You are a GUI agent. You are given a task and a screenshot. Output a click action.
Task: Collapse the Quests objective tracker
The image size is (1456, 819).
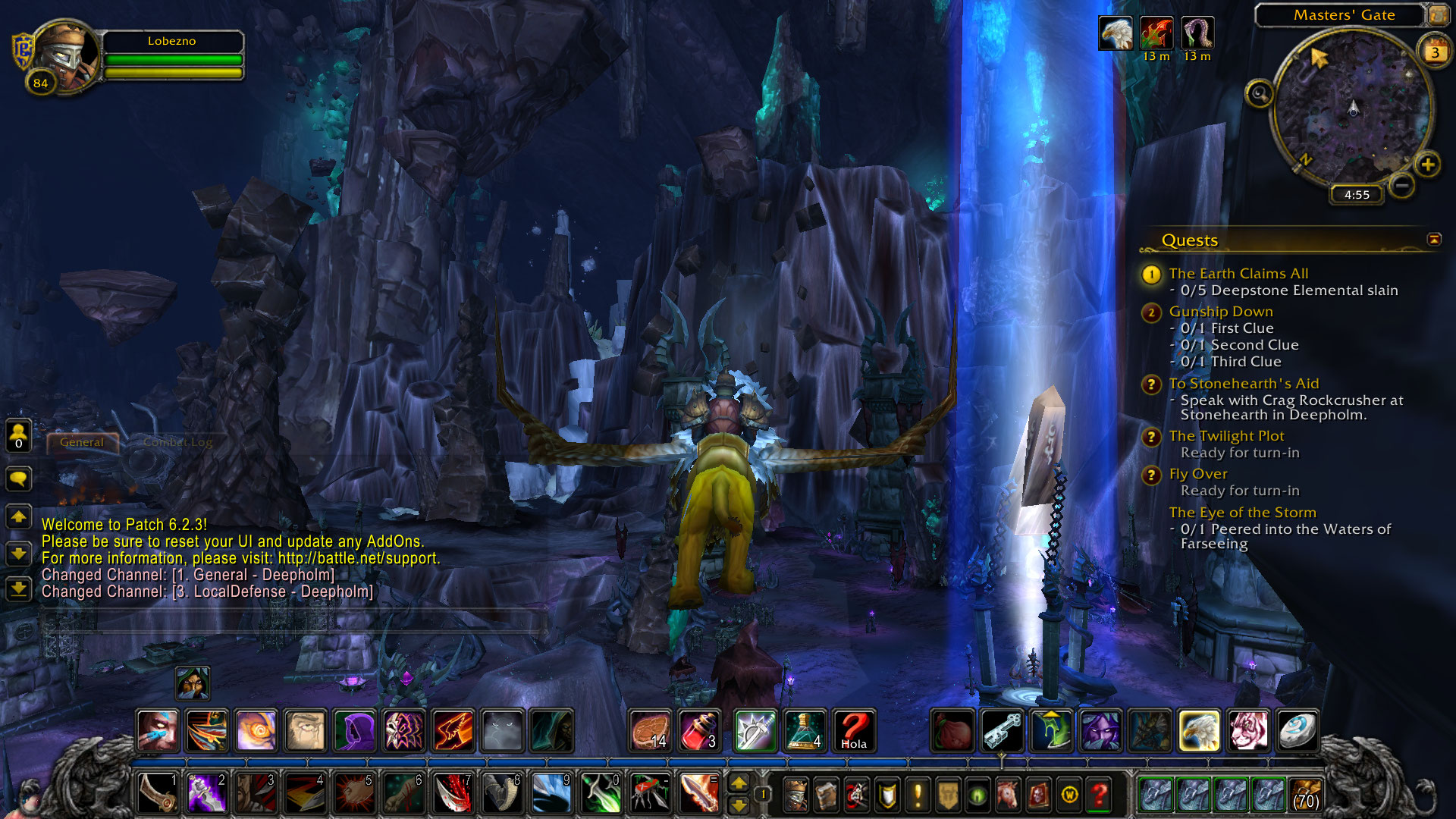pos(1433,240)
